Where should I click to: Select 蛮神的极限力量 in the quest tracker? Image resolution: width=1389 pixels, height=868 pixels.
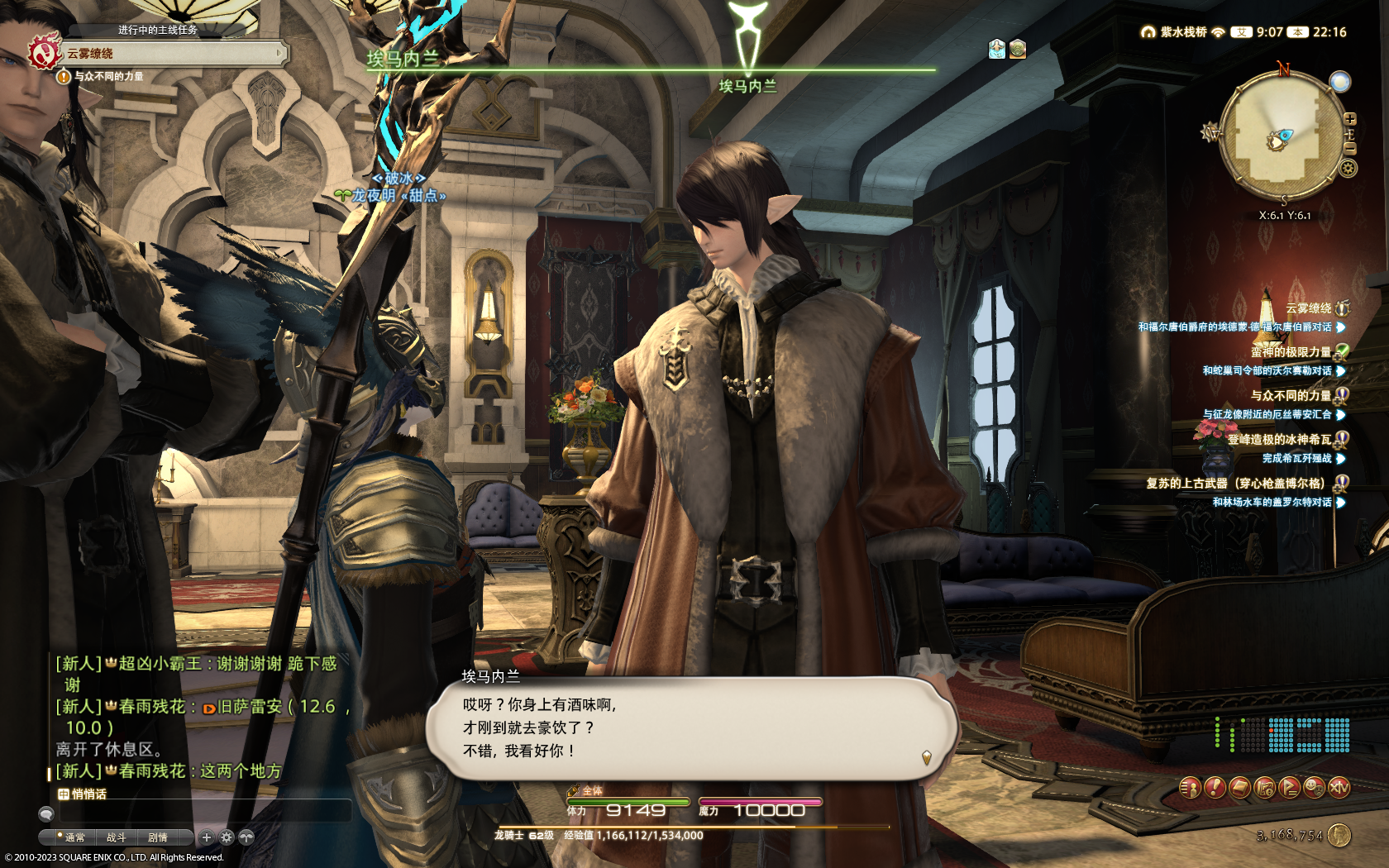pos(1291,351)
